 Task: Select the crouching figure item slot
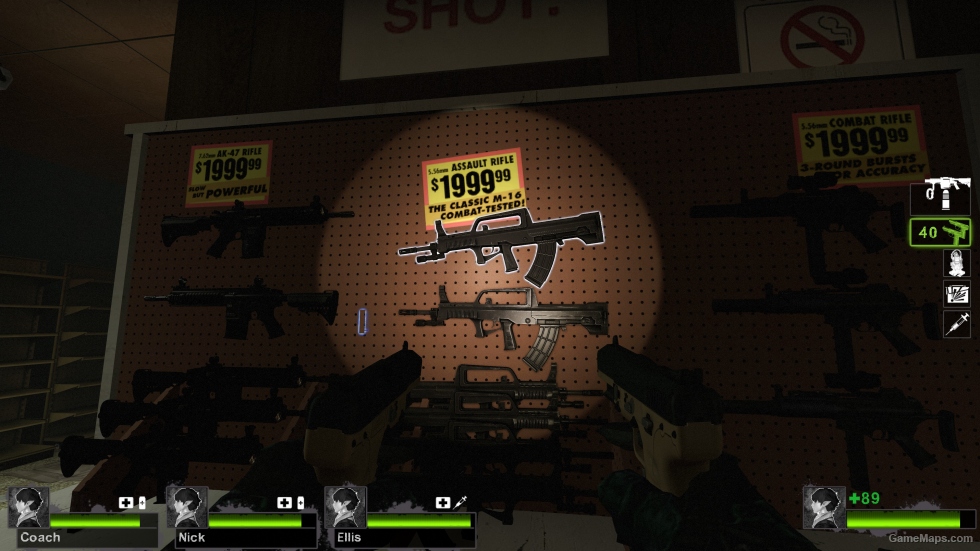pyautogui.click(x=956, y=263)
